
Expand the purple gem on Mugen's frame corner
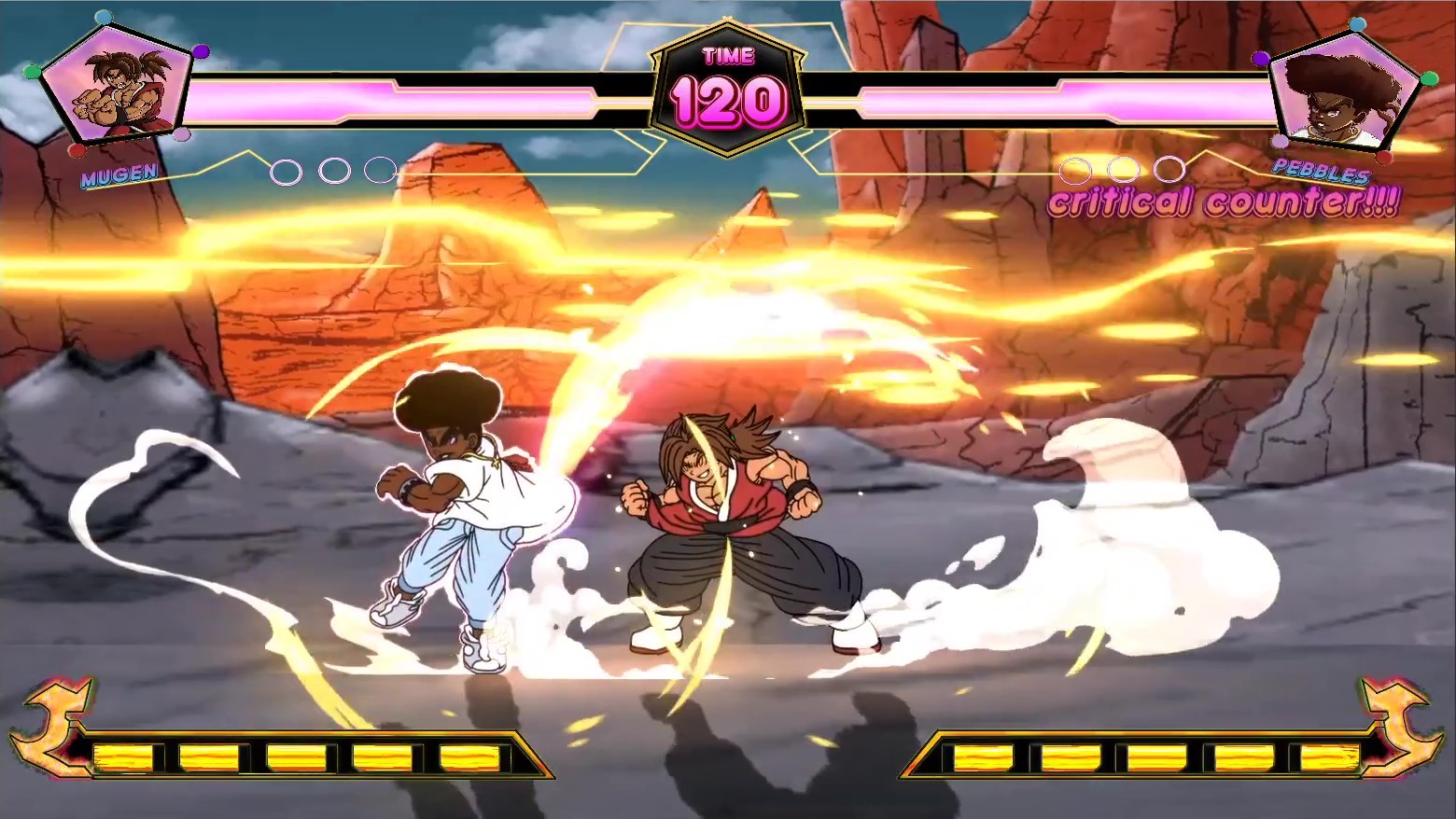coord(201,50)
